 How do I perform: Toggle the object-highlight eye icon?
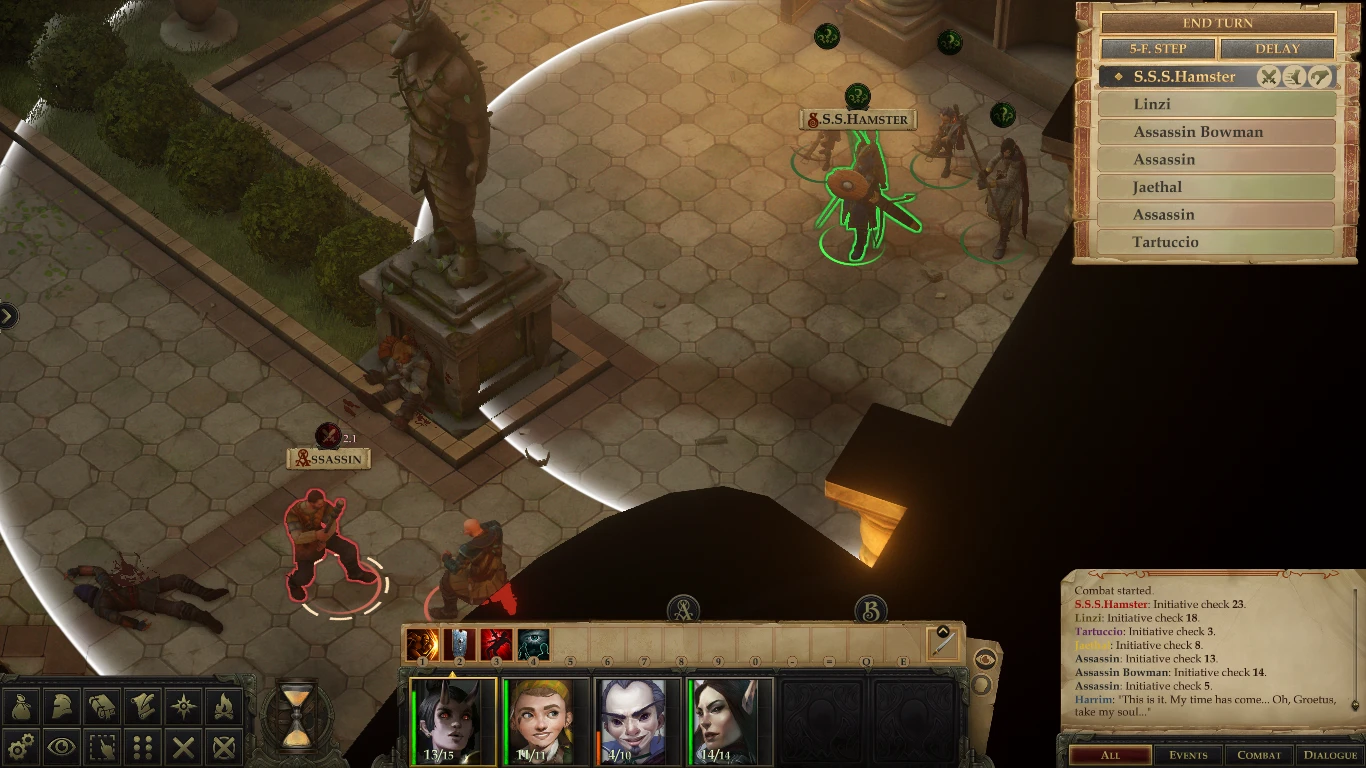pos(62,748)
